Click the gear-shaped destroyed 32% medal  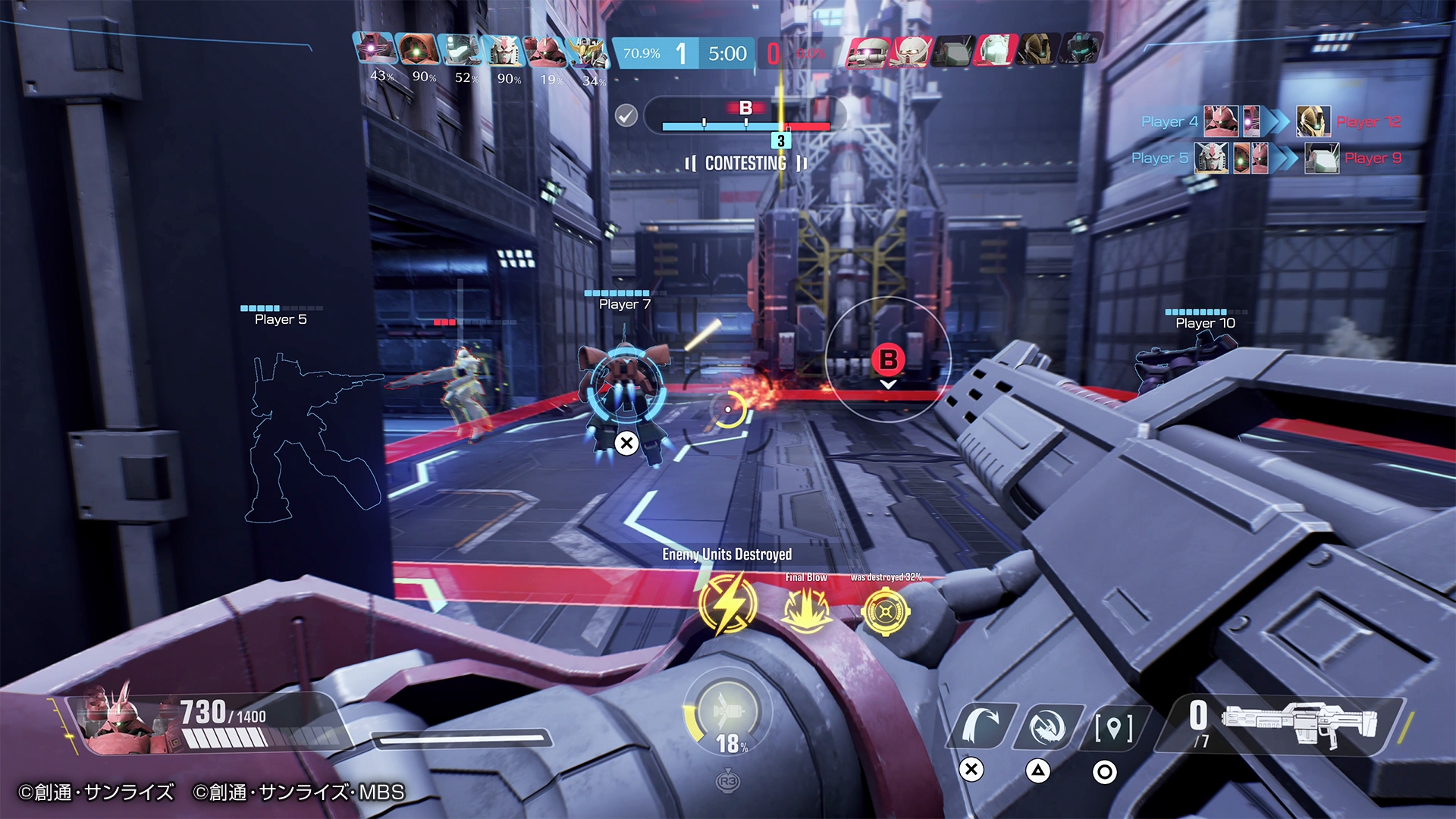click(x=885, y=610)
